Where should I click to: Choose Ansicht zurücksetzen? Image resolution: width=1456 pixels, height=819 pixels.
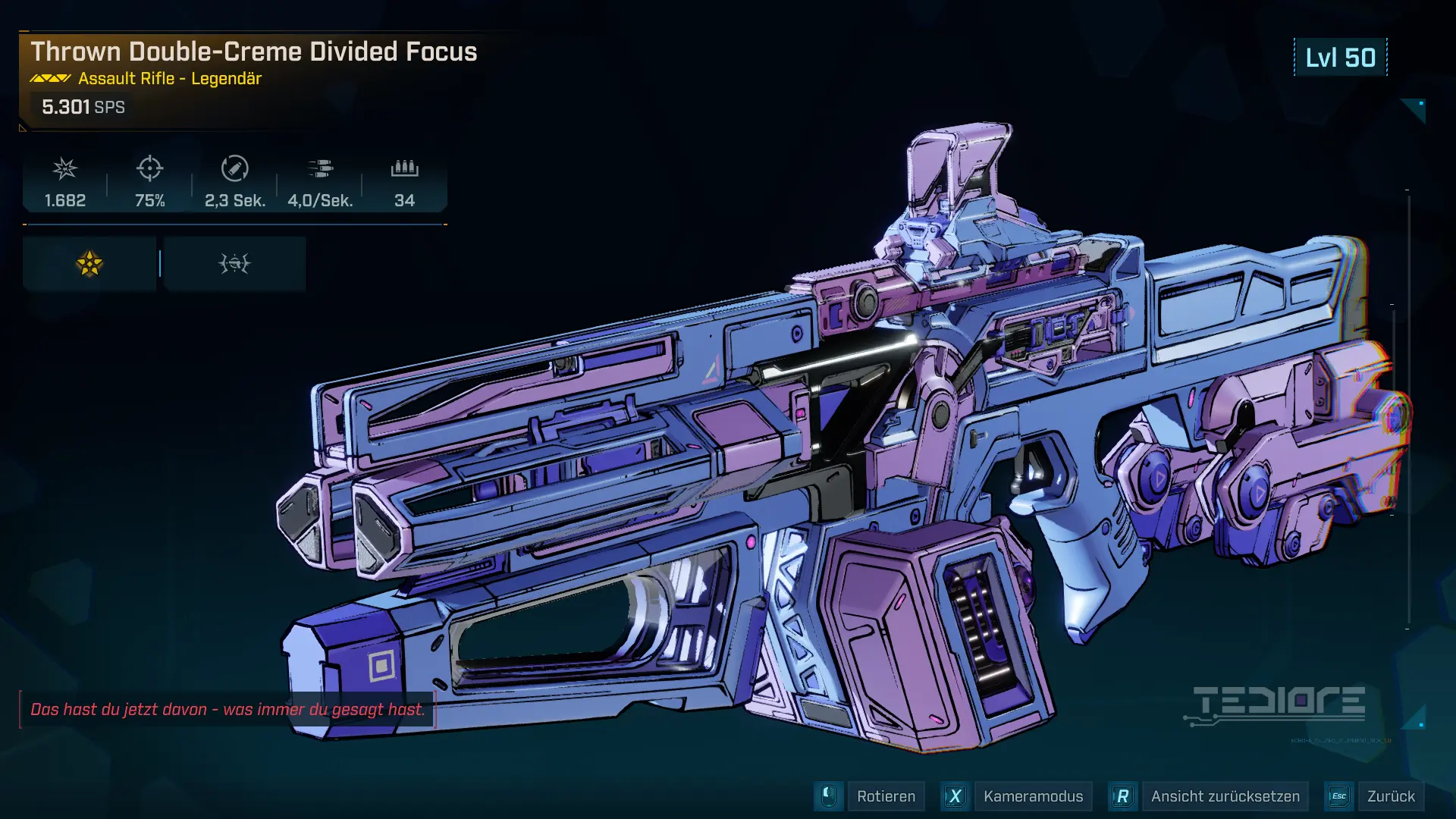point(1224,796)
